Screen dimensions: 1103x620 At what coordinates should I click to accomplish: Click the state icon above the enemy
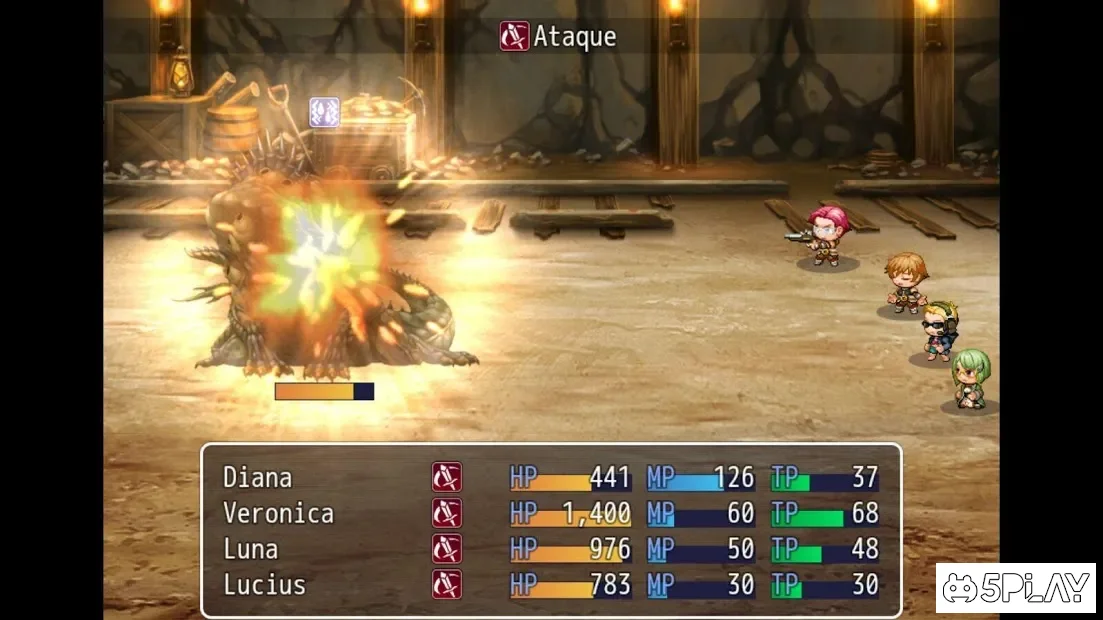[324, 112]
